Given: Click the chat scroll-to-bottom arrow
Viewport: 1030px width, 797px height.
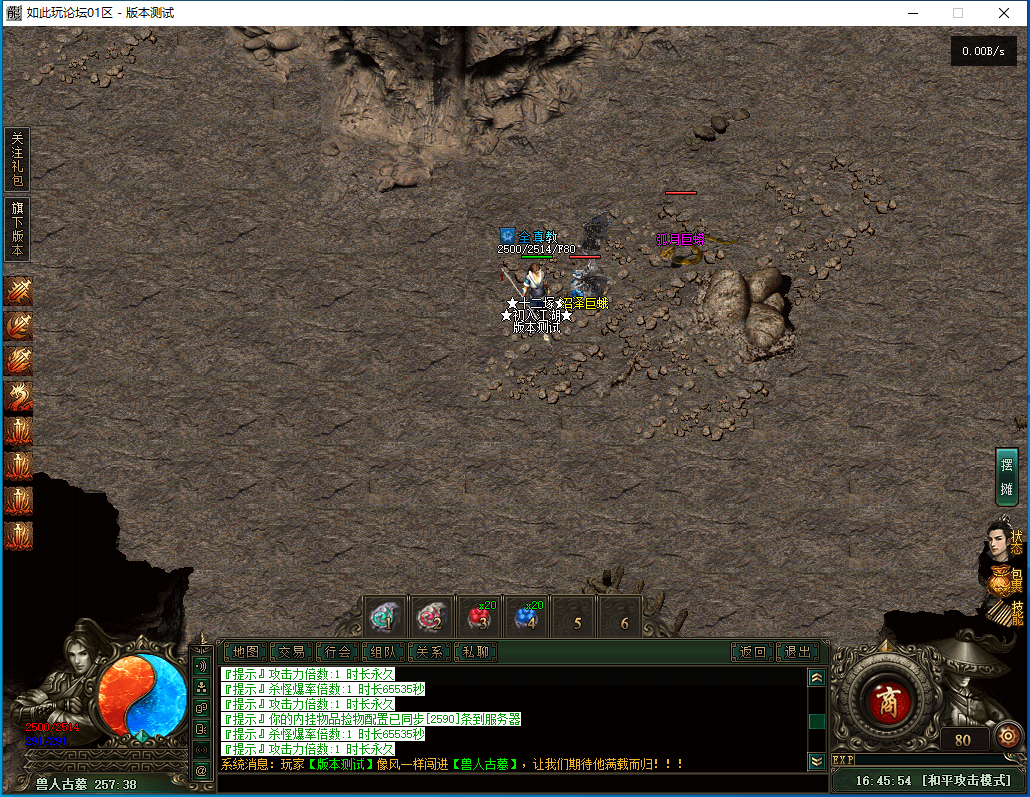Looking at the screenshot, I should pyautogui.click(x=817, y=761).
